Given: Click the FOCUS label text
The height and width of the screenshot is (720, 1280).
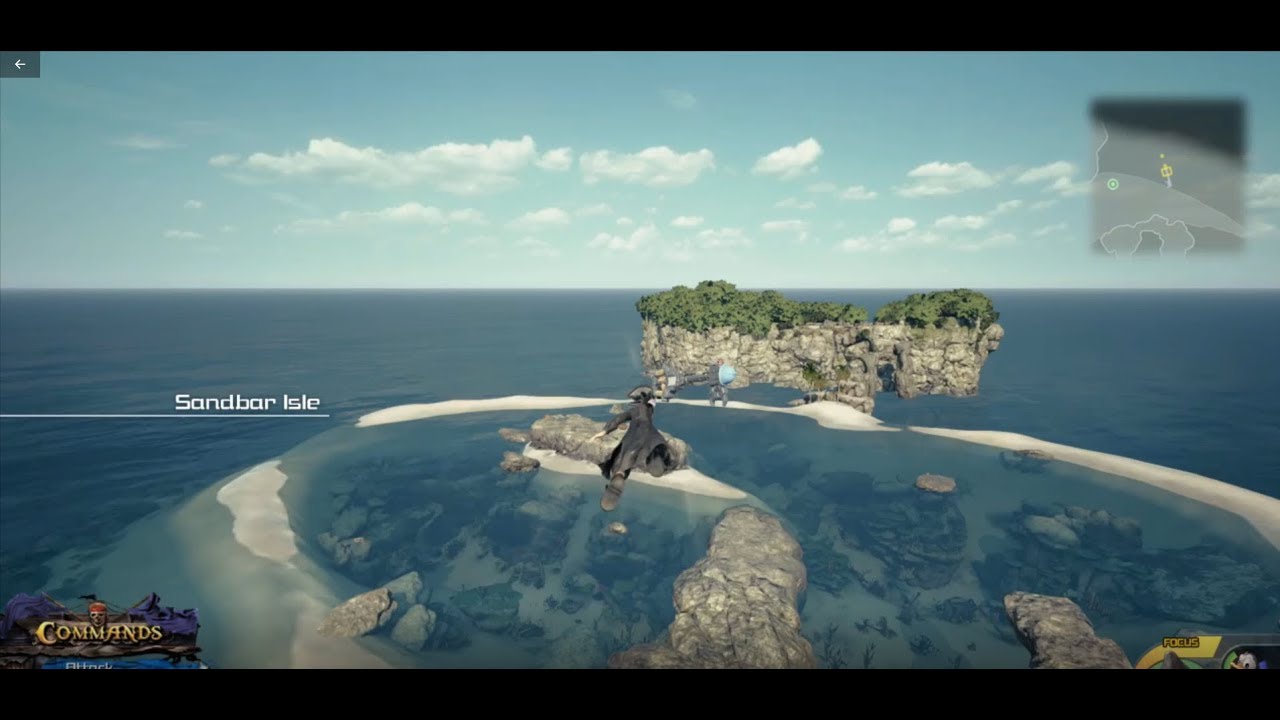Looking at the screenshot, I should [1180, 641].
